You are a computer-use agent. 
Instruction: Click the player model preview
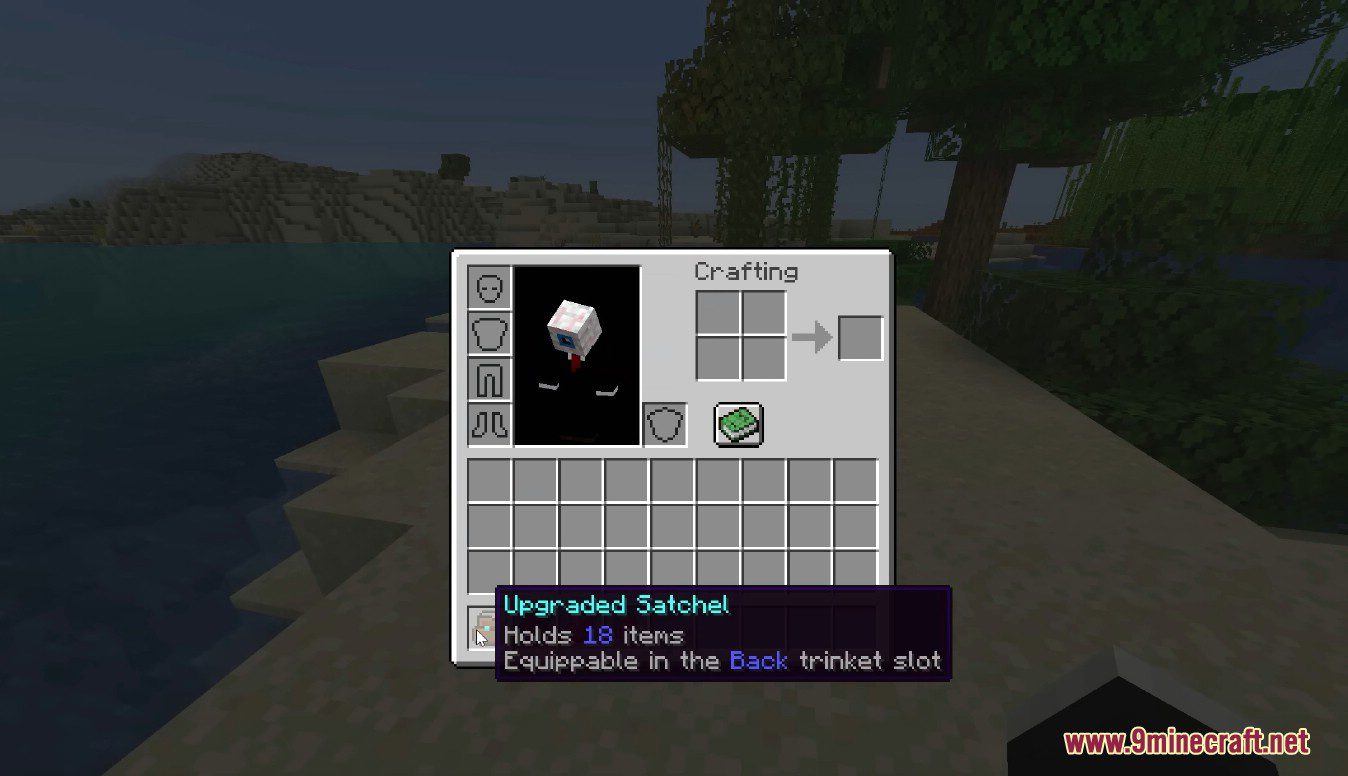pyautogui.click(x=575, y=350)
